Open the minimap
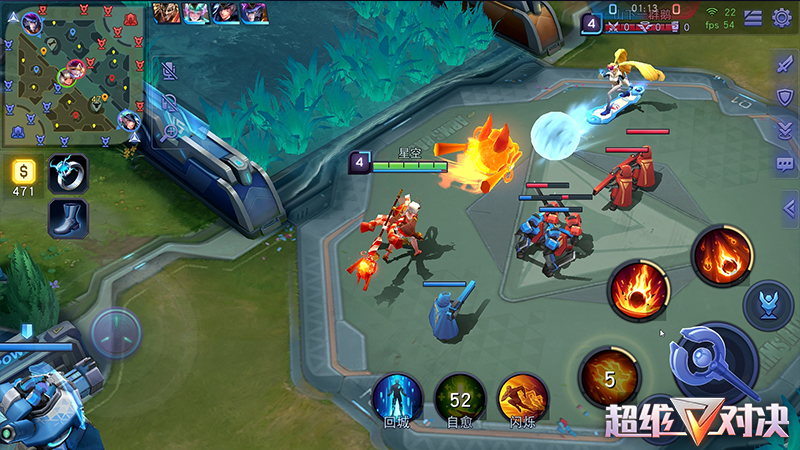Image resolution: width=800 pixels, height=450 pixels. pos(72,75)
